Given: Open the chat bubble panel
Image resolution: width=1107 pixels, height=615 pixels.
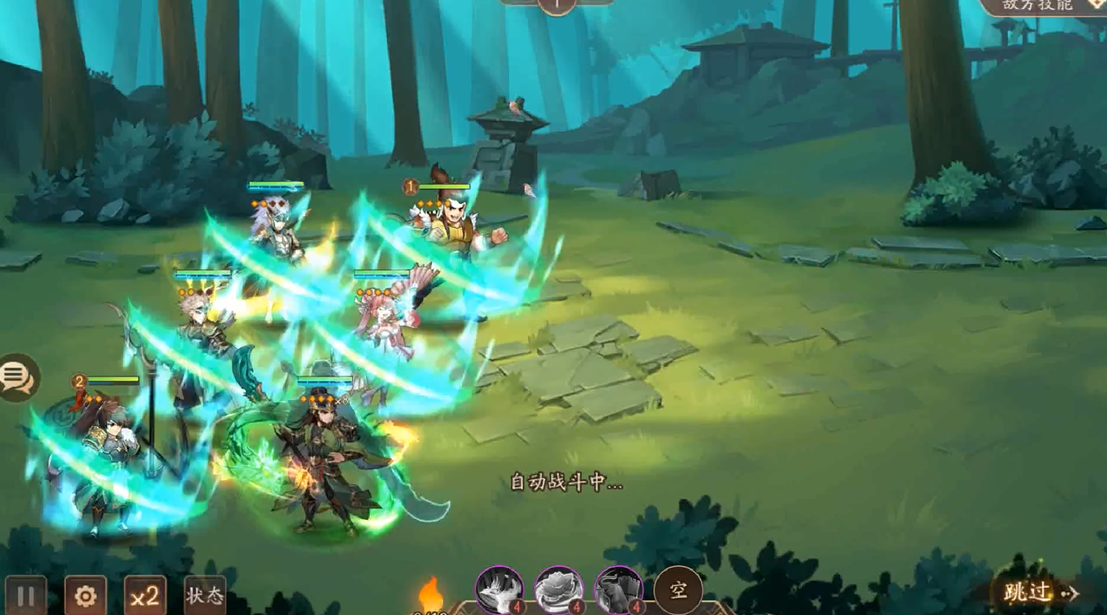Looking at the screenshot, I should [18, 377].
